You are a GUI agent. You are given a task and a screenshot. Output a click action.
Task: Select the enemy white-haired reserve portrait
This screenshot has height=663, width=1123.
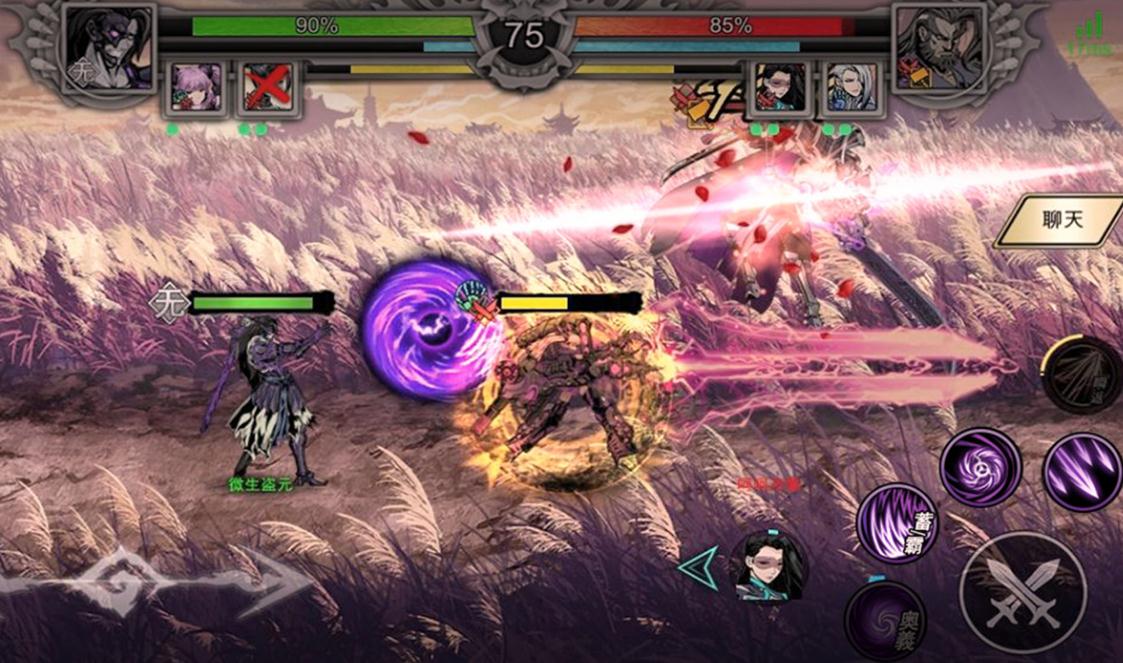click(x=851, y=88)
